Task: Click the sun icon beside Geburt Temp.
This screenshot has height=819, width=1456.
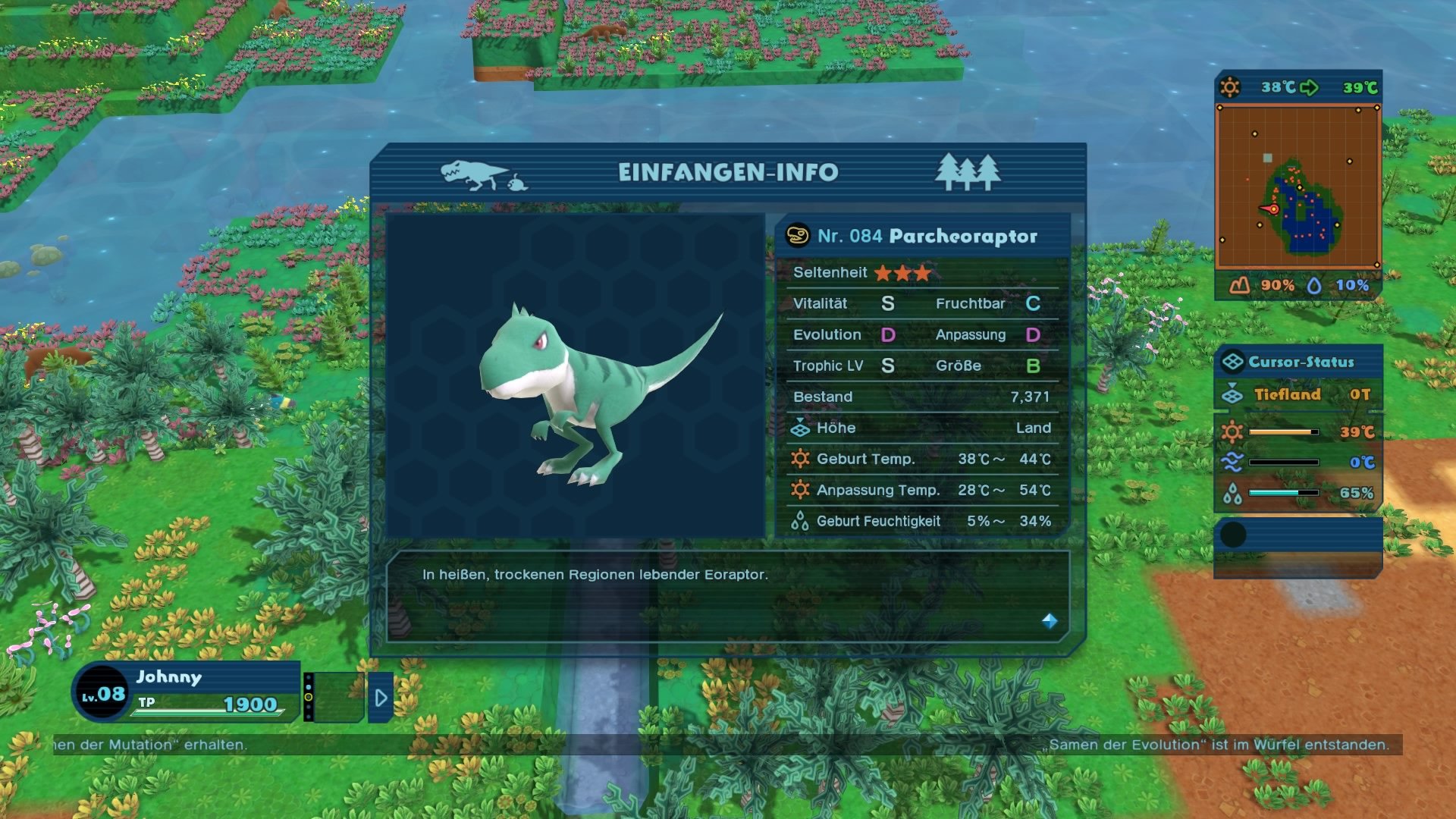Action: [801, 459]
